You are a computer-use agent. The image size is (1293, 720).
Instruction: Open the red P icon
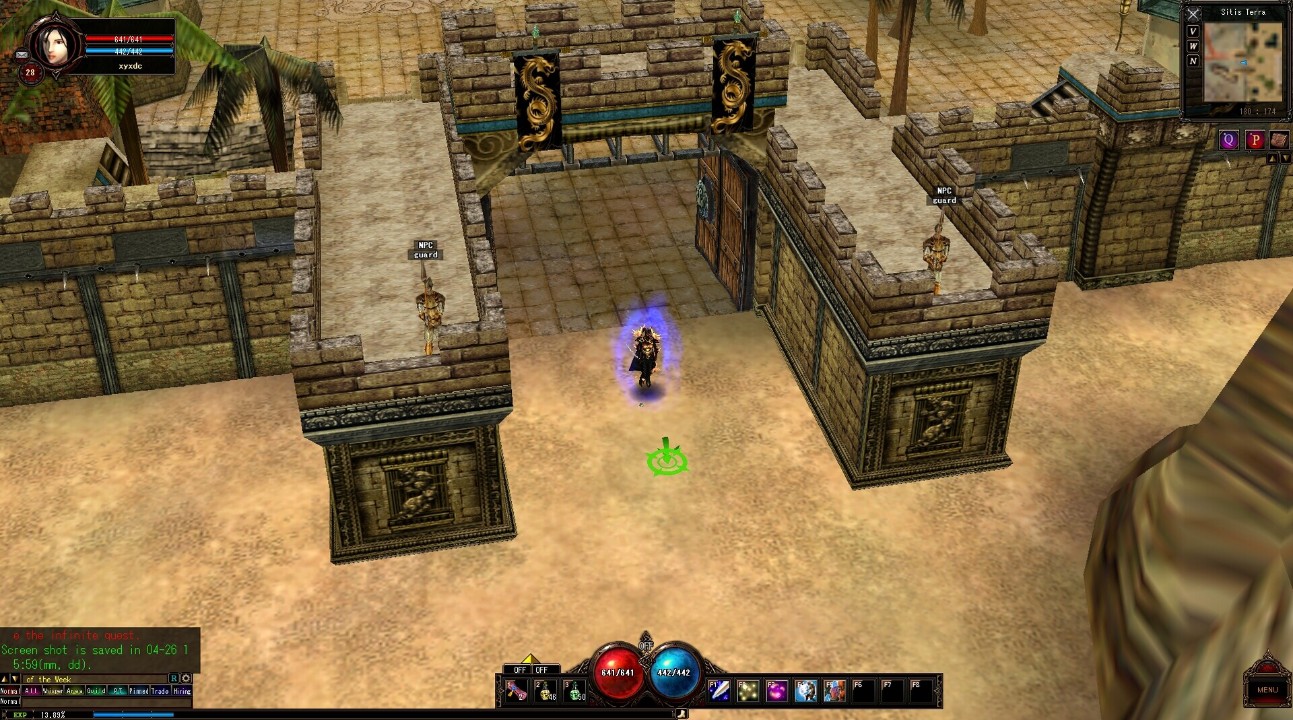point(1255,140)
